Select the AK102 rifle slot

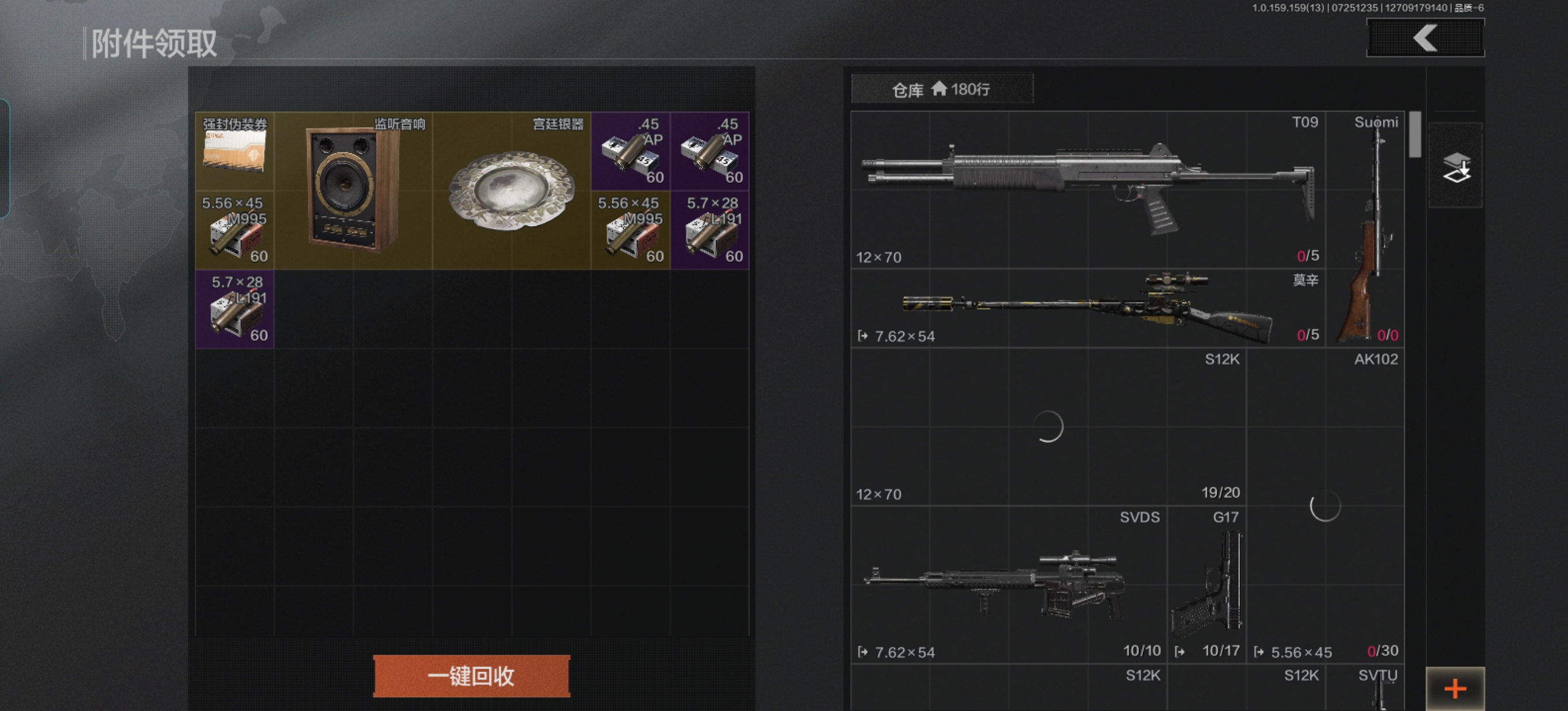pos(1325,505)
